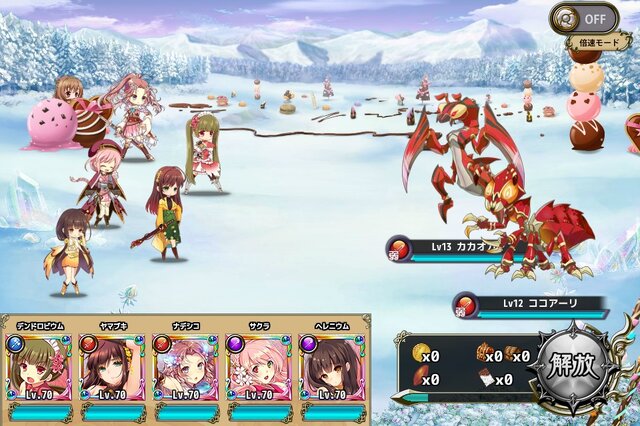Toggle the double-speed mode OFF switch
Image resolution: width=640 pixels, height=426 pixels.
click(x=584, y=18)
